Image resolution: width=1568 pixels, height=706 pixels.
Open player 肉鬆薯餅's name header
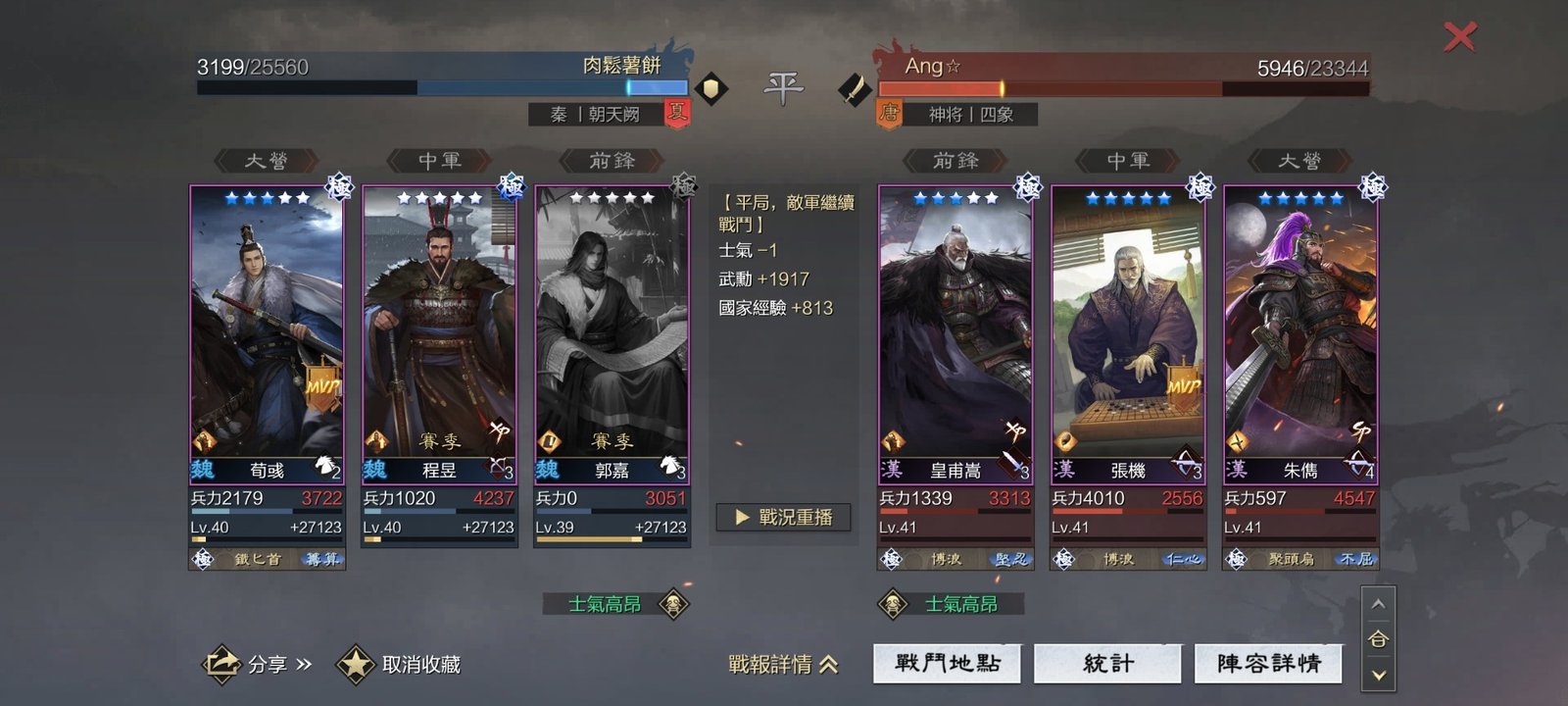621,66
